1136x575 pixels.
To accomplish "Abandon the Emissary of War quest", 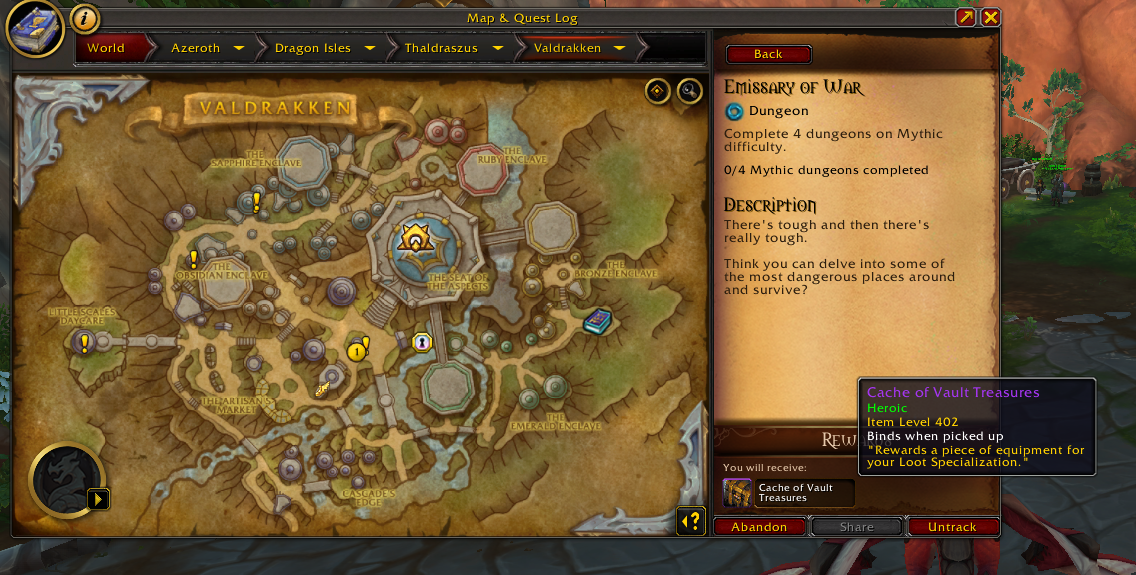I will click(x=759, y=527).
